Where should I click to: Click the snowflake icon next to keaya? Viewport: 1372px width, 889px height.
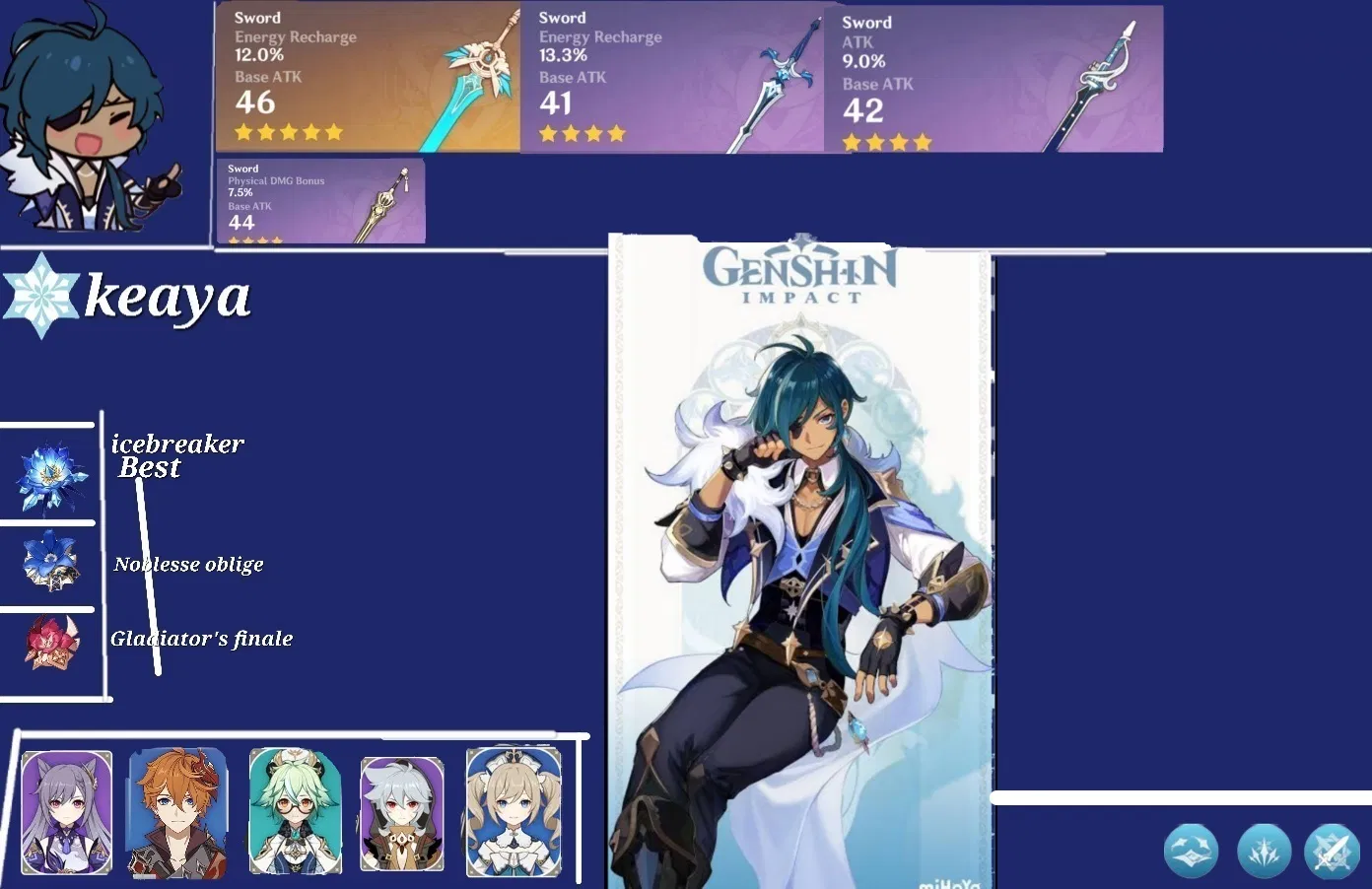[x=39, y=296]
